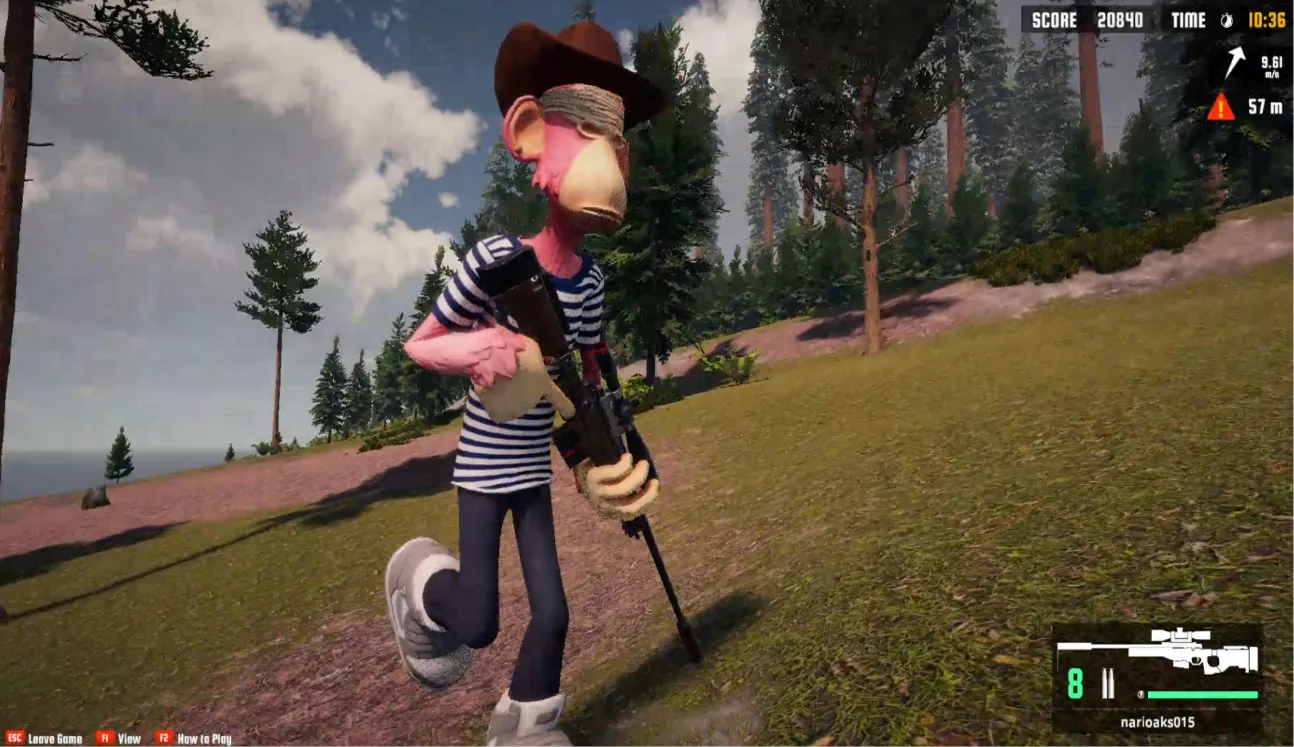Click the F1 key icon label
The image size is (1294, 747).
tap(104, 738)
